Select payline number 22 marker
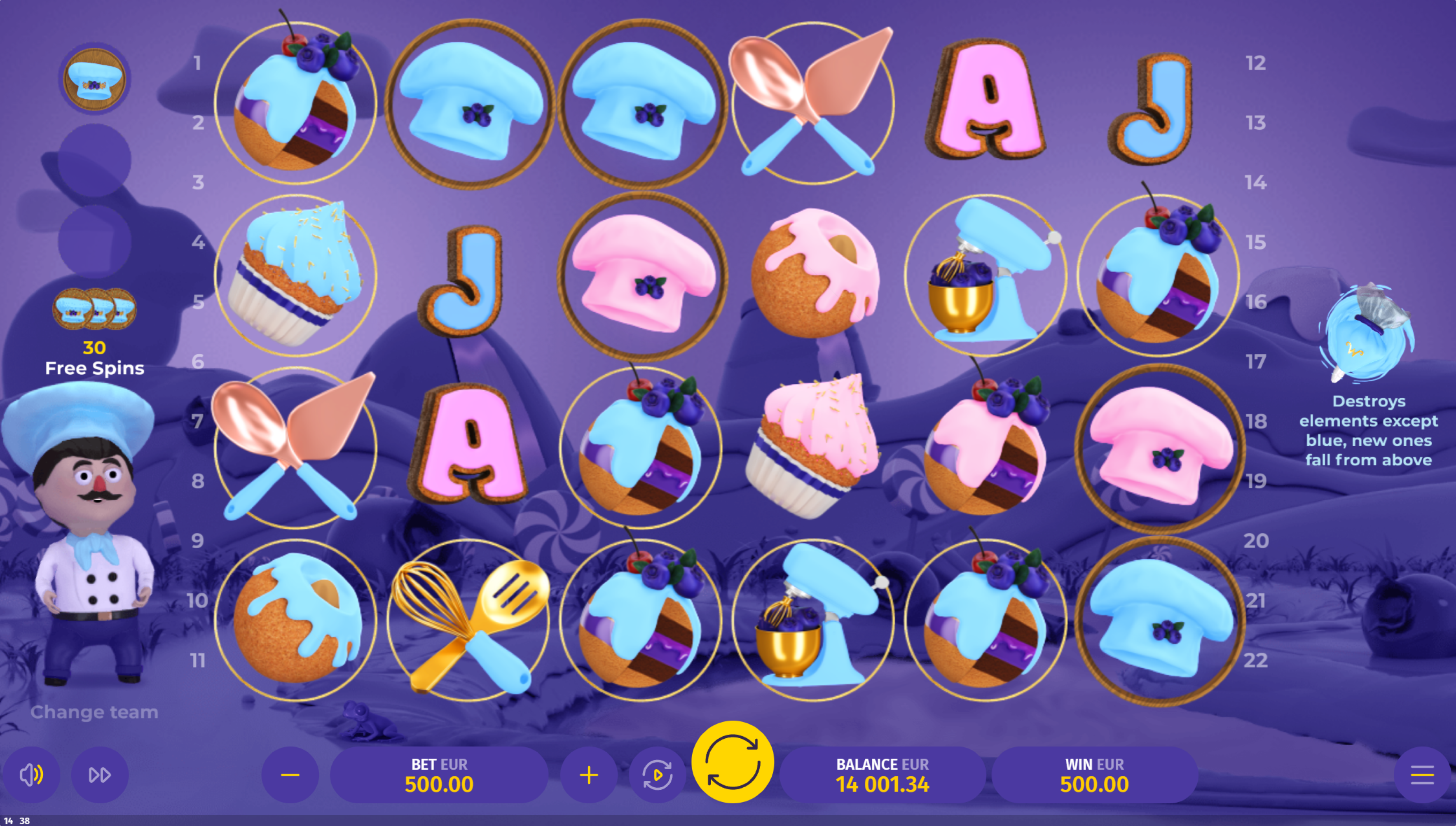Viewport: 1456px width, 826px height. pyautogui.click(x=1255, y=660)
